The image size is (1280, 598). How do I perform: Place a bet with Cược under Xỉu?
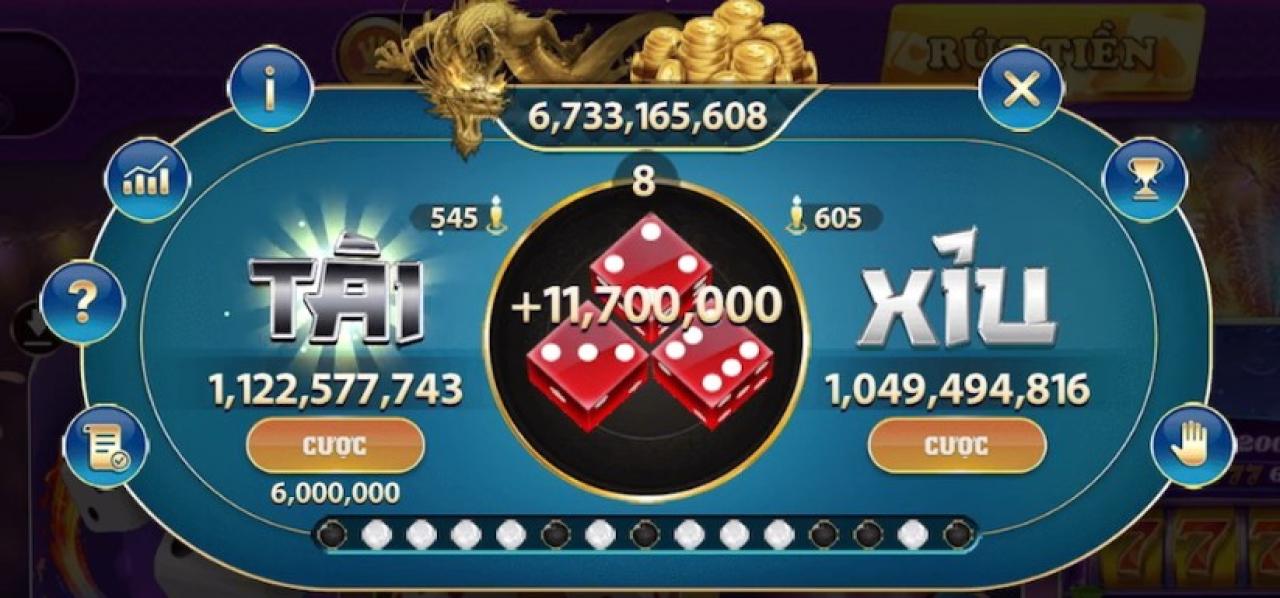click(x=957, y=445)
